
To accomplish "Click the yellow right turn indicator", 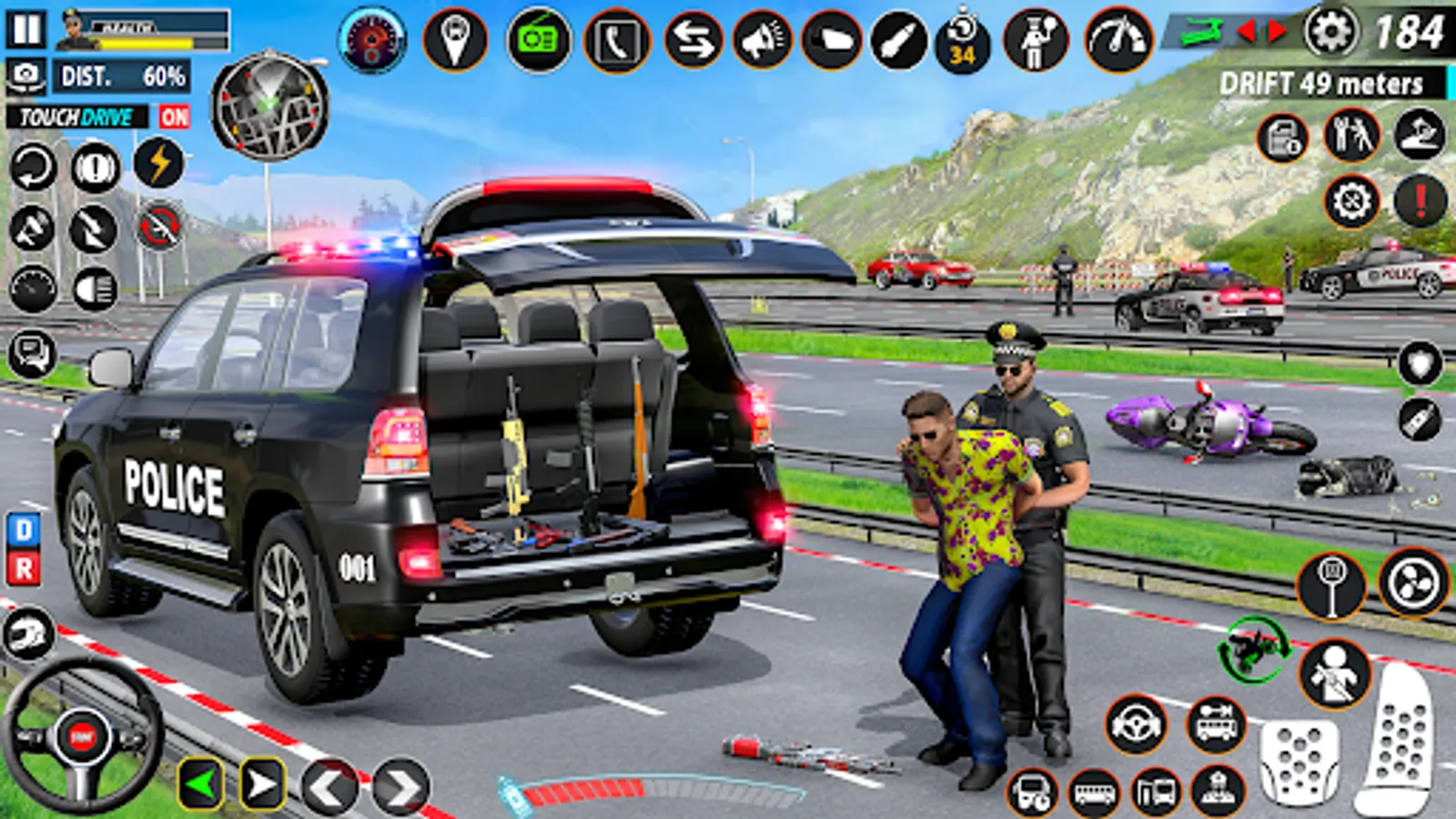I will (262, 784).
